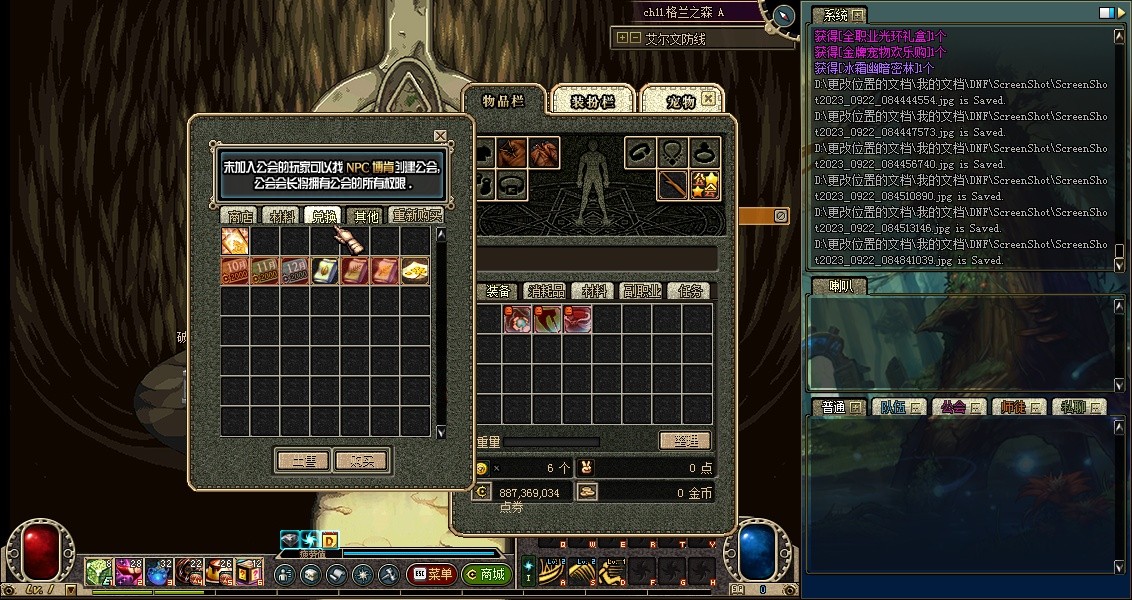Close the inventory window

click(709, 99)
